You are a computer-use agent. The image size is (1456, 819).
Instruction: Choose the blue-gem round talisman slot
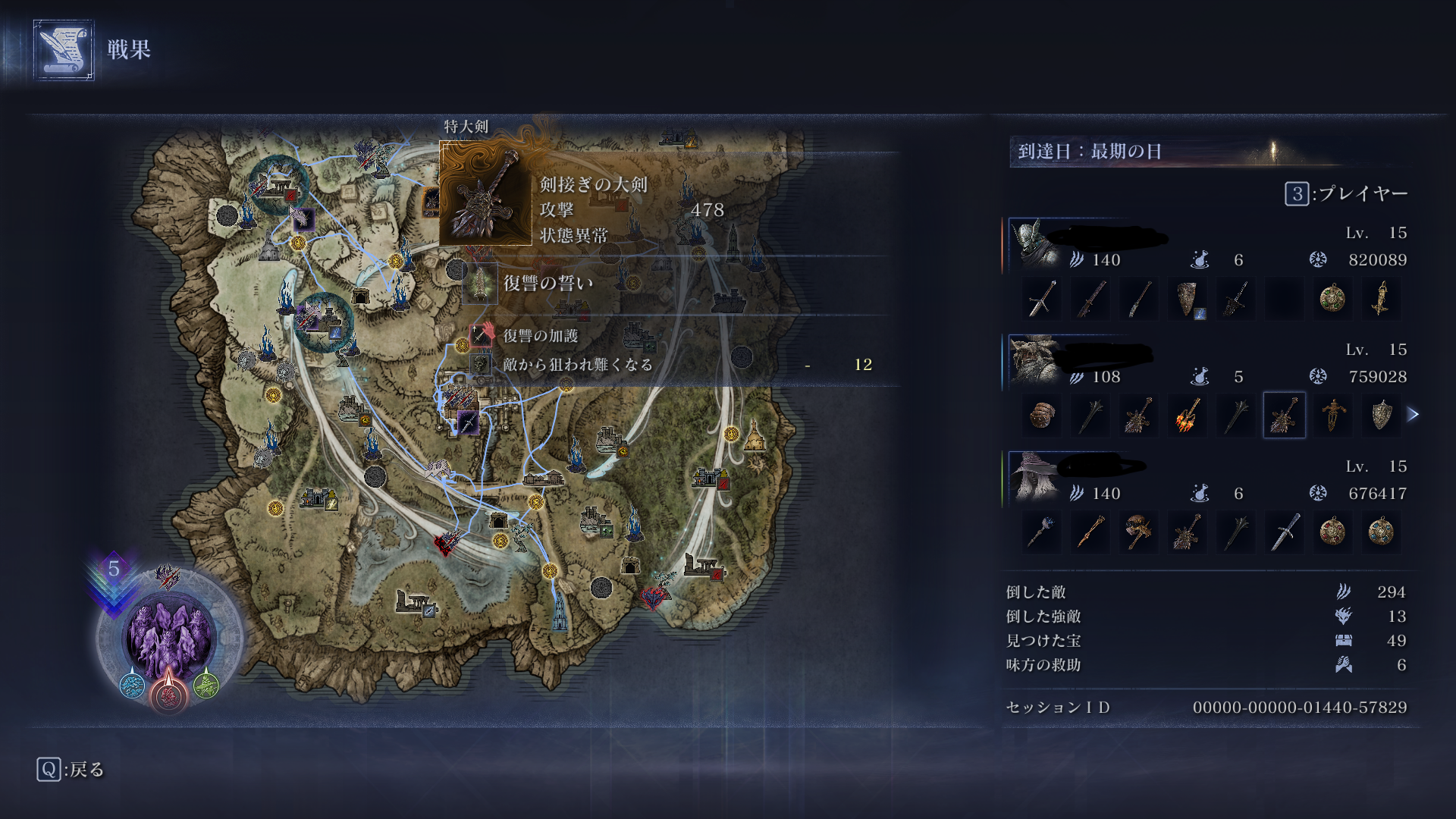(x=1380, y=532)
